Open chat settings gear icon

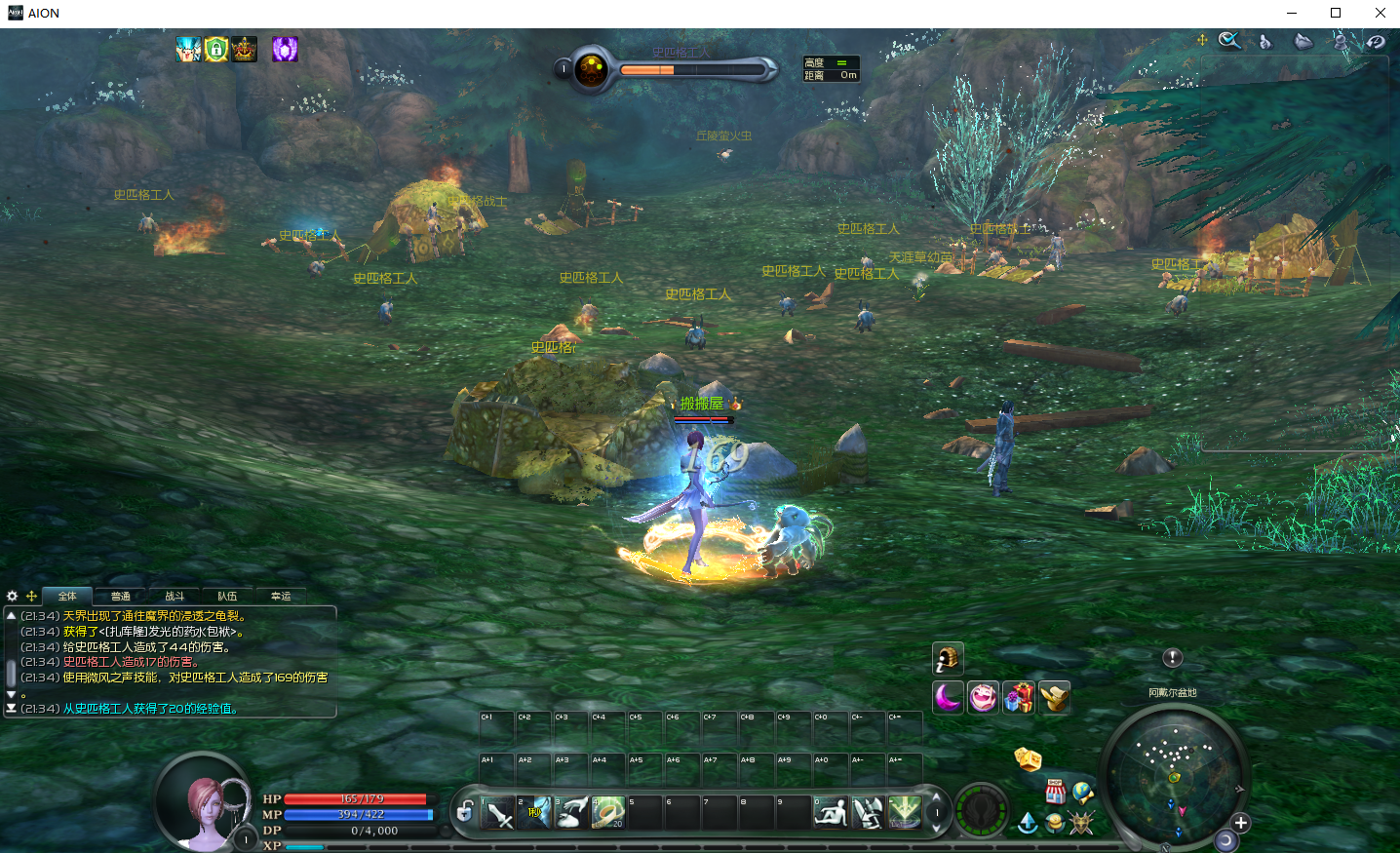click(12, 596)
